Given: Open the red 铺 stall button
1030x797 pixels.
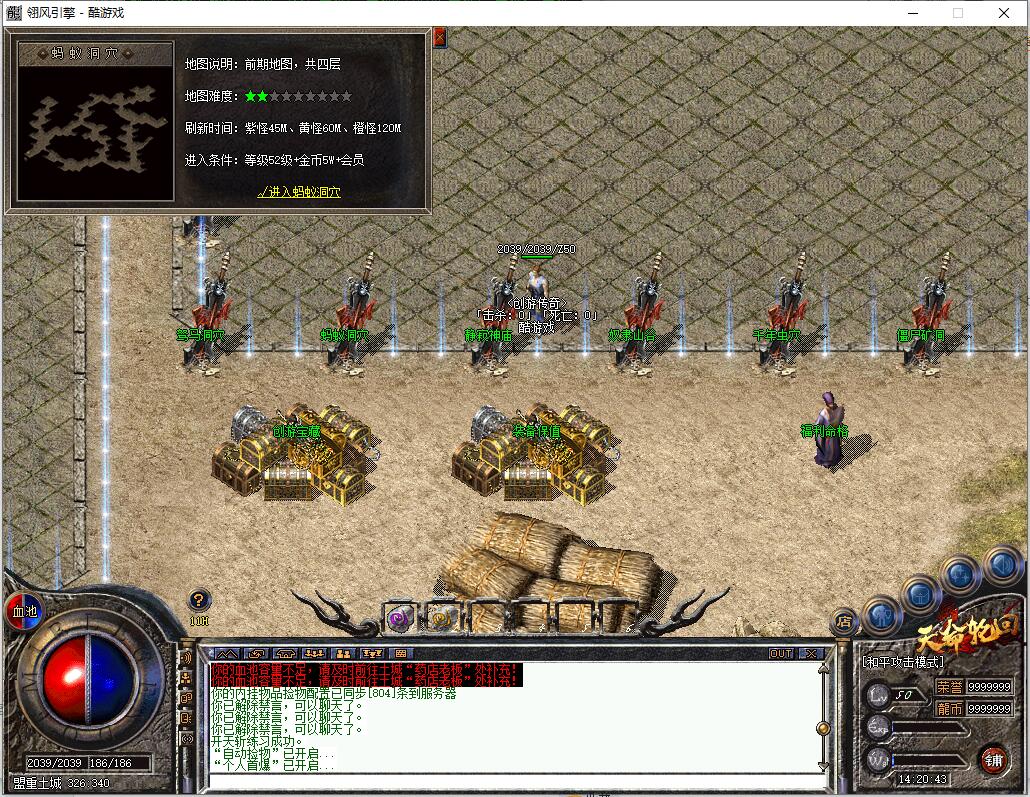Looking at the screenshot, I should pyautogui.click(x=993, y=757).
